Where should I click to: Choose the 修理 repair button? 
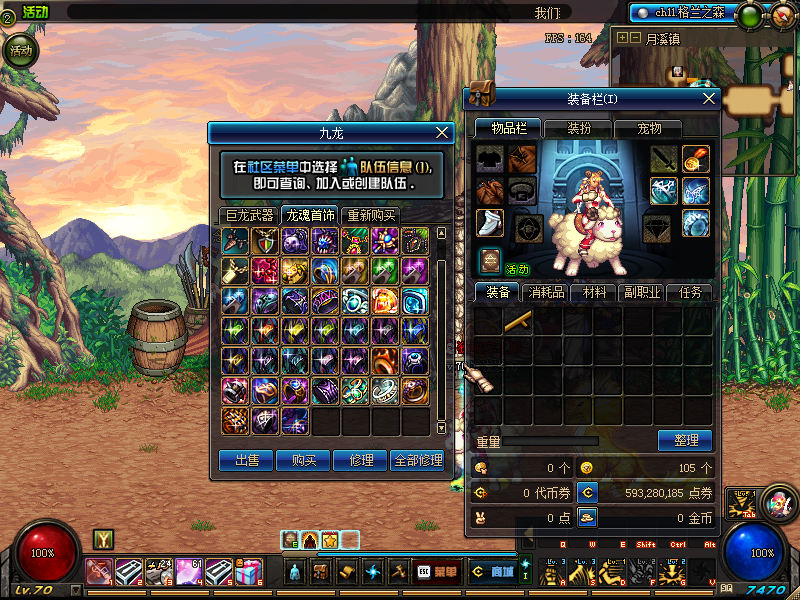click(361, 460)
